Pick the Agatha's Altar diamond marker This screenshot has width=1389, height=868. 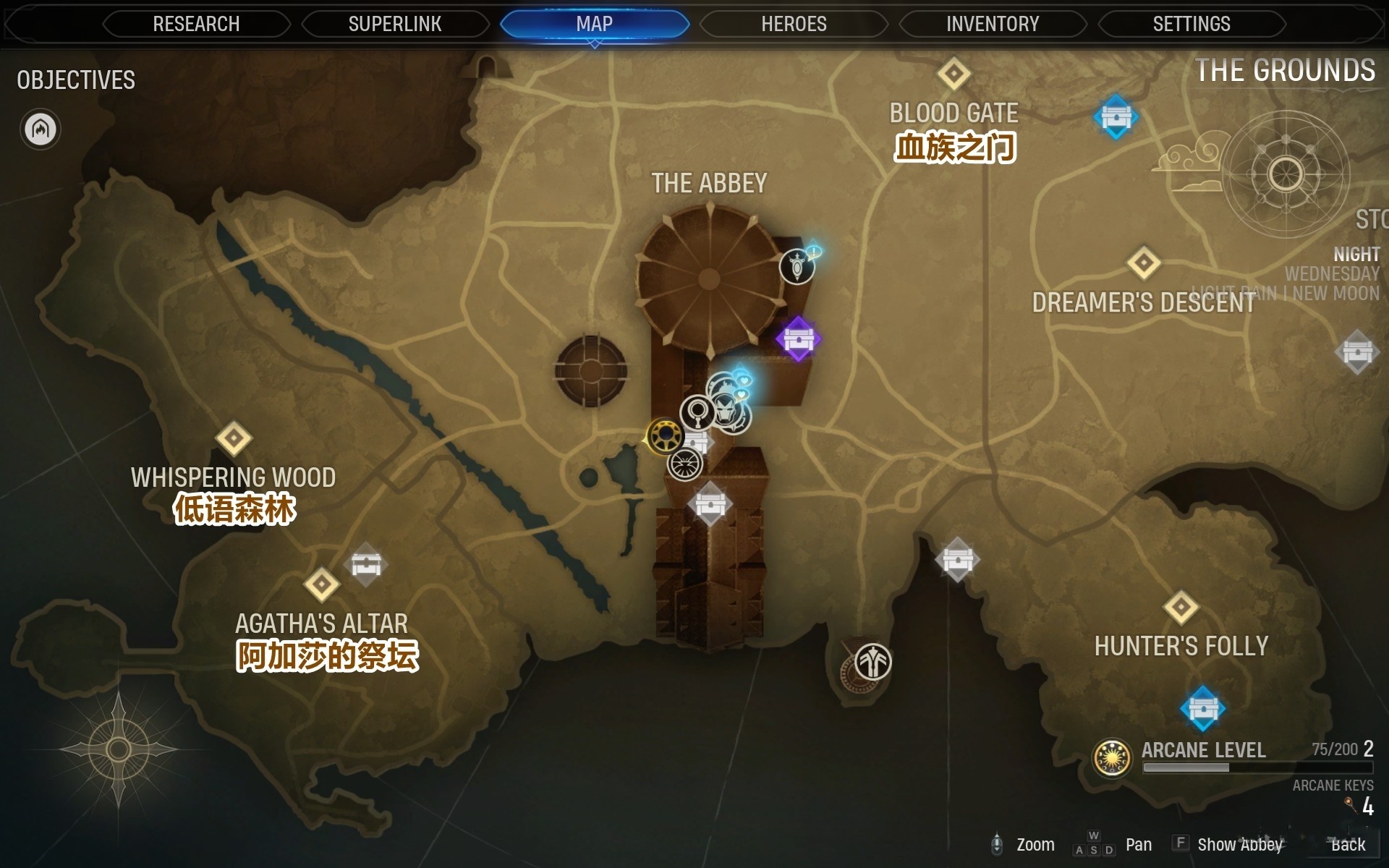pyautogui.click(x=322, y=584)
